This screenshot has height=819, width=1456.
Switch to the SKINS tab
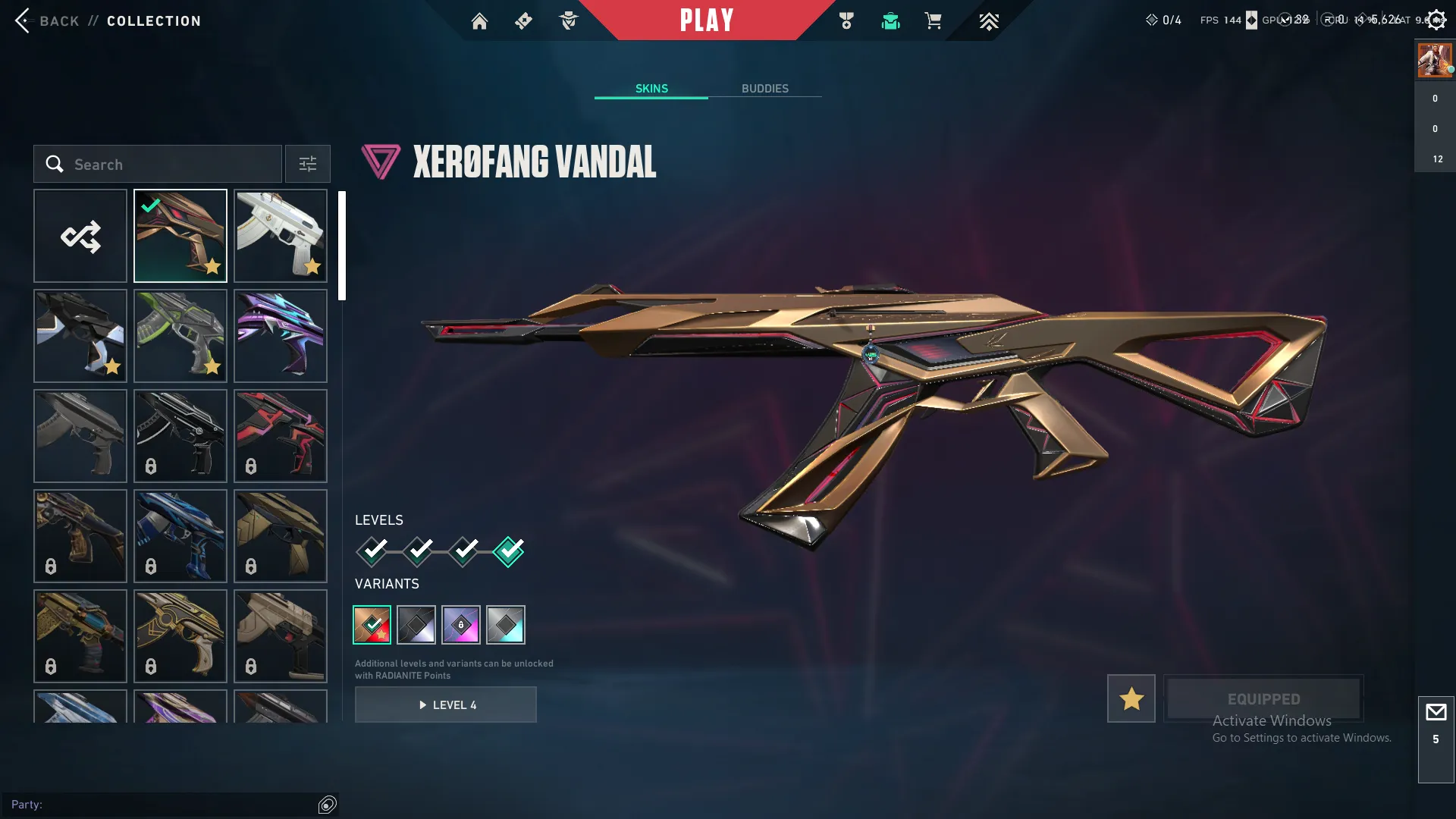pyautogui.click(x=651, y=88)
